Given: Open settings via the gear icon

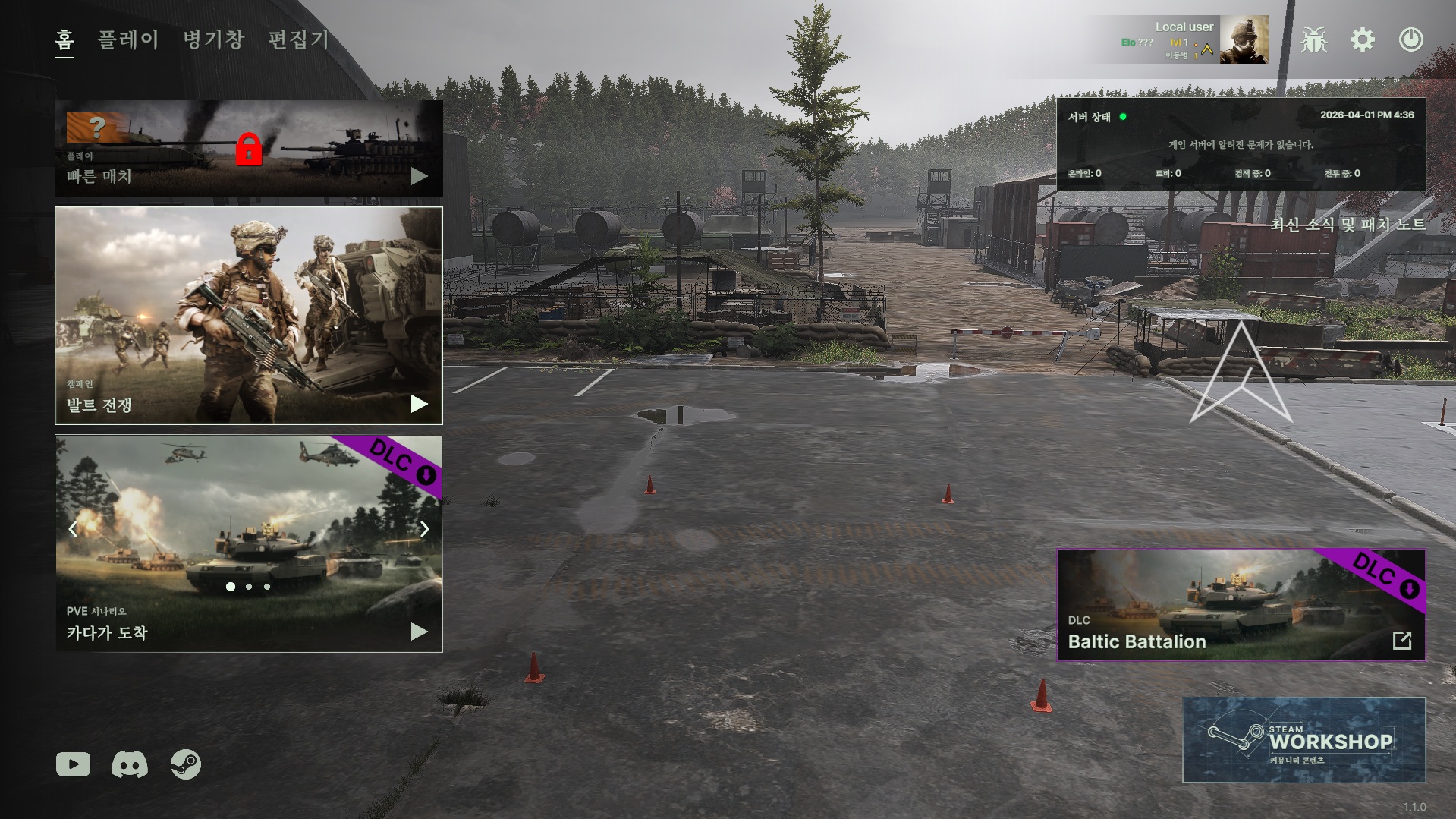Looking at the screenshot, I should (1363, 39).
